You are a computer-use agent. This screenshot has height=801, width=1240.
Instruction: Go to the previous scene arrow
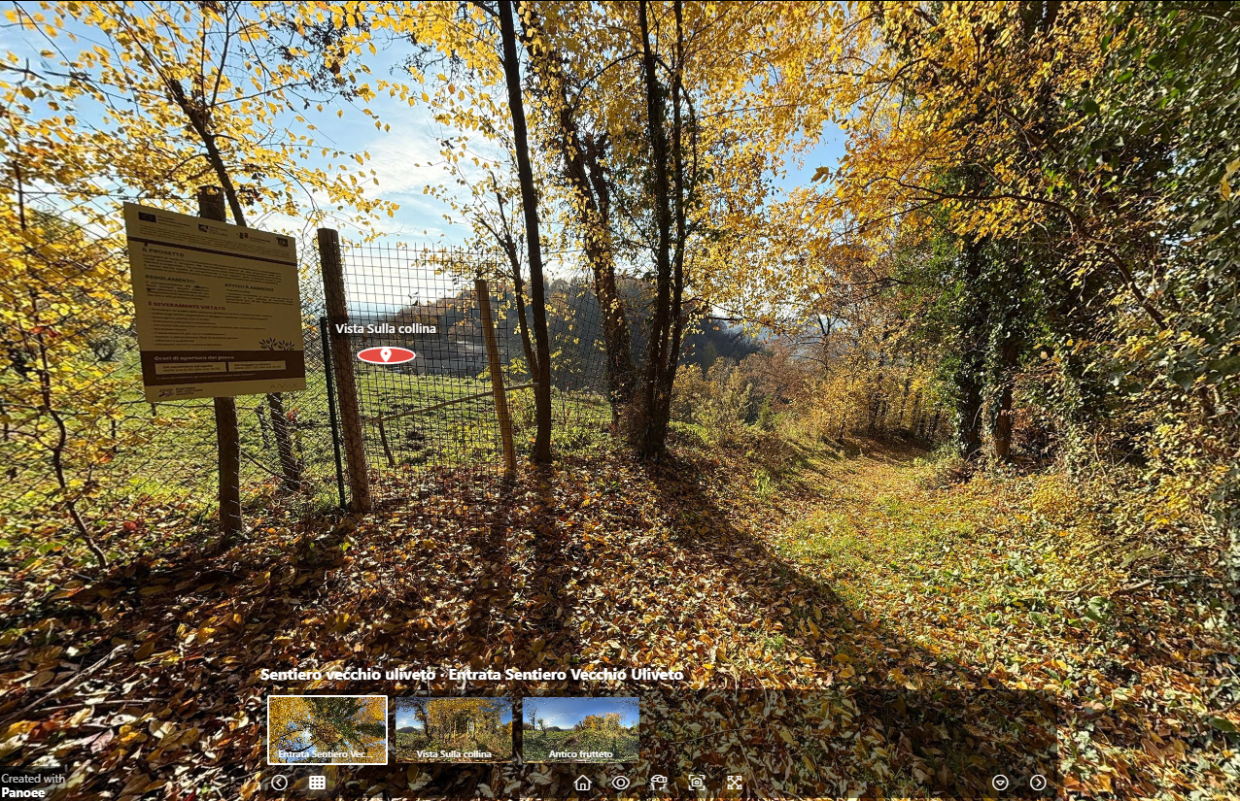279,783
